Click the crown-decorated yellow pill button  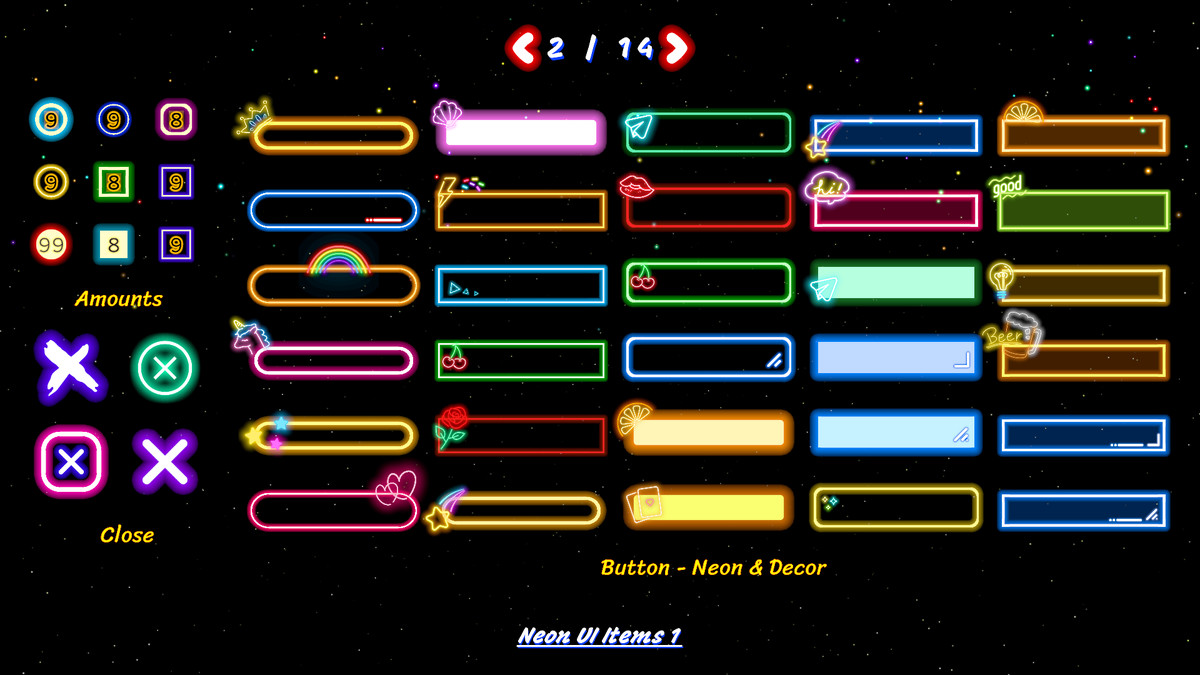coord(333,135)
